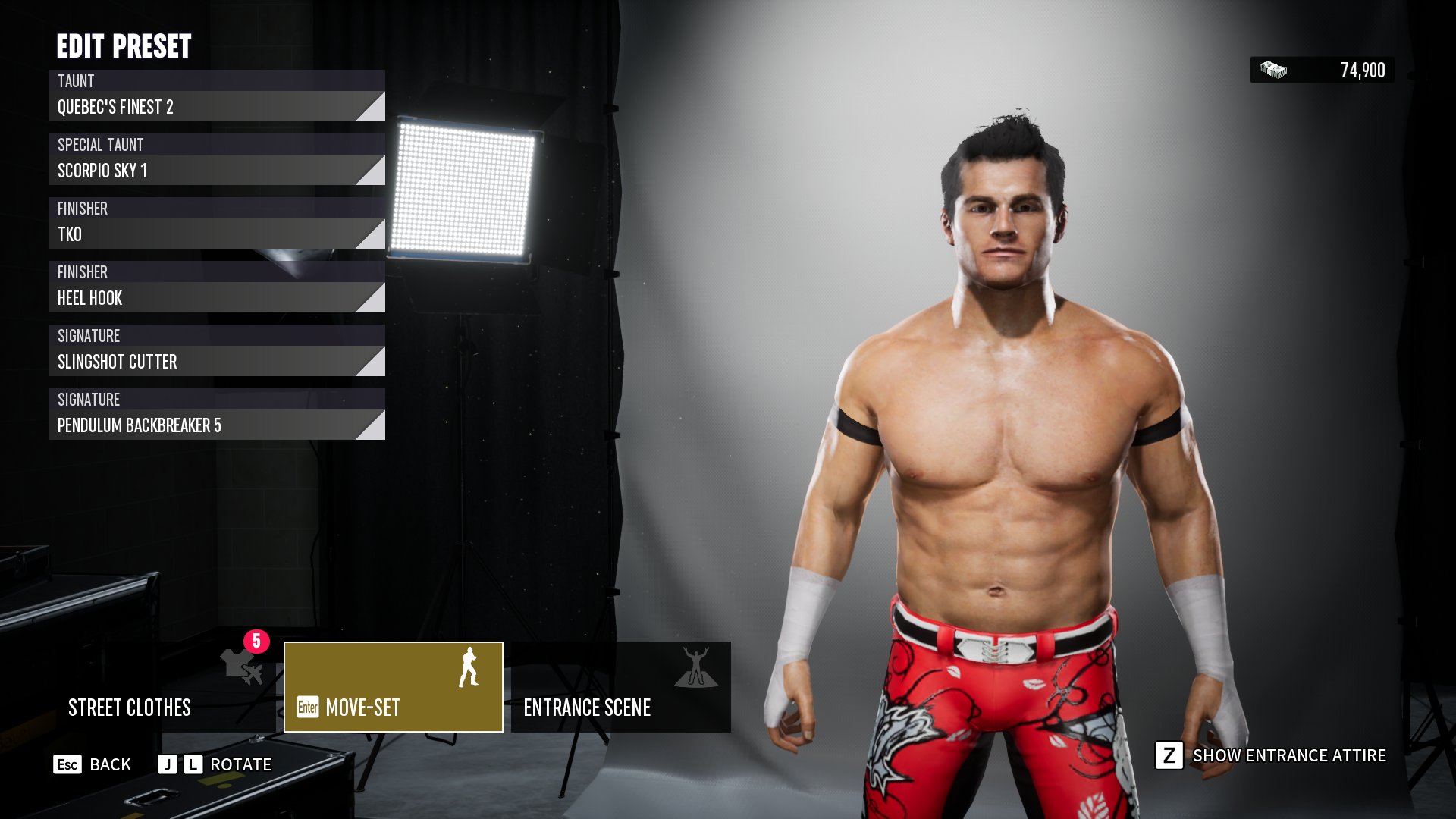
Task: Expand the Finisher dropdown labeled TKO
Action: pos(216,234)
